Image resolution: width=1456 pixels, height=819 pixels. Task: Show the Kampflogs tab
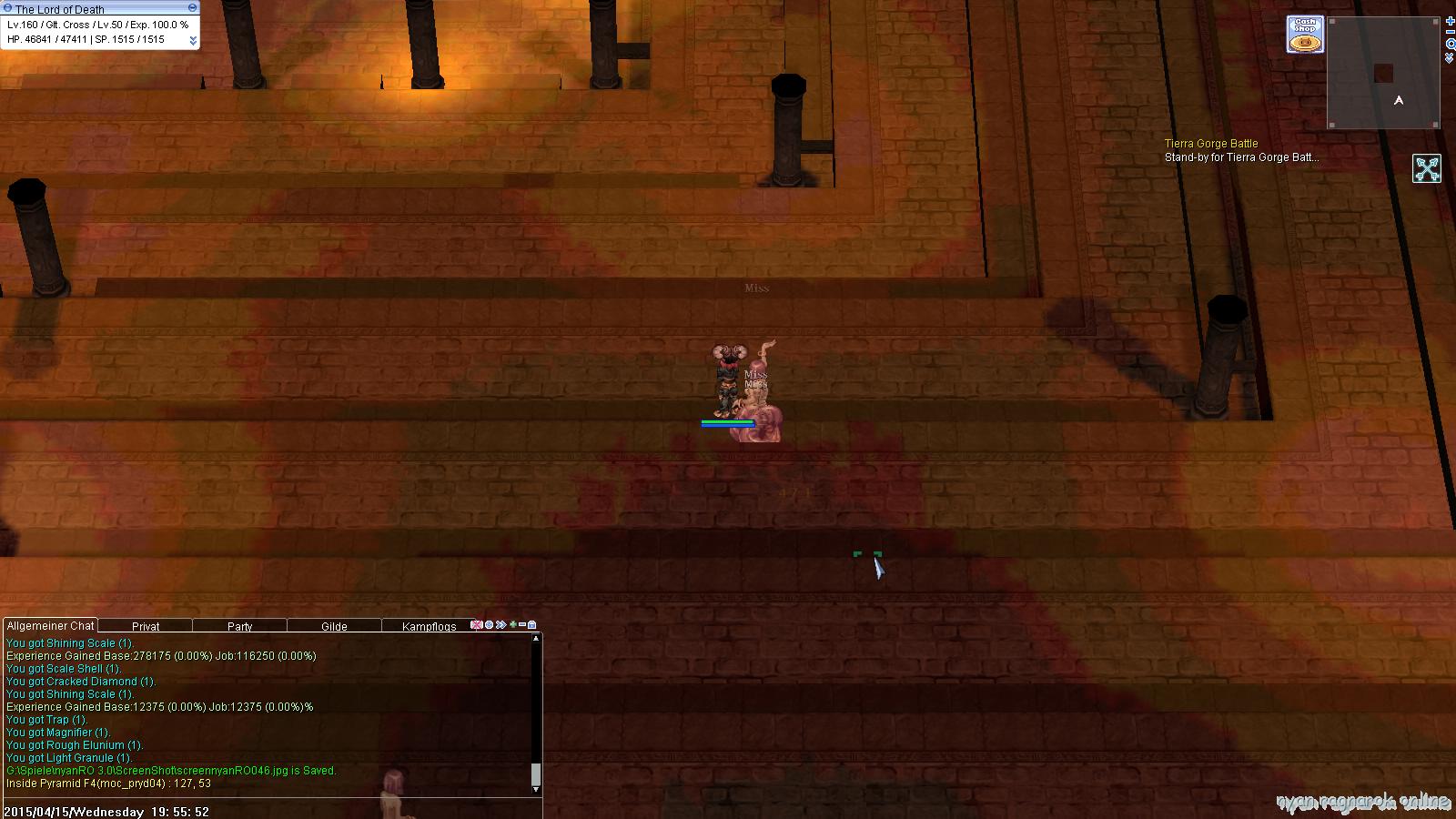[430, 626]
